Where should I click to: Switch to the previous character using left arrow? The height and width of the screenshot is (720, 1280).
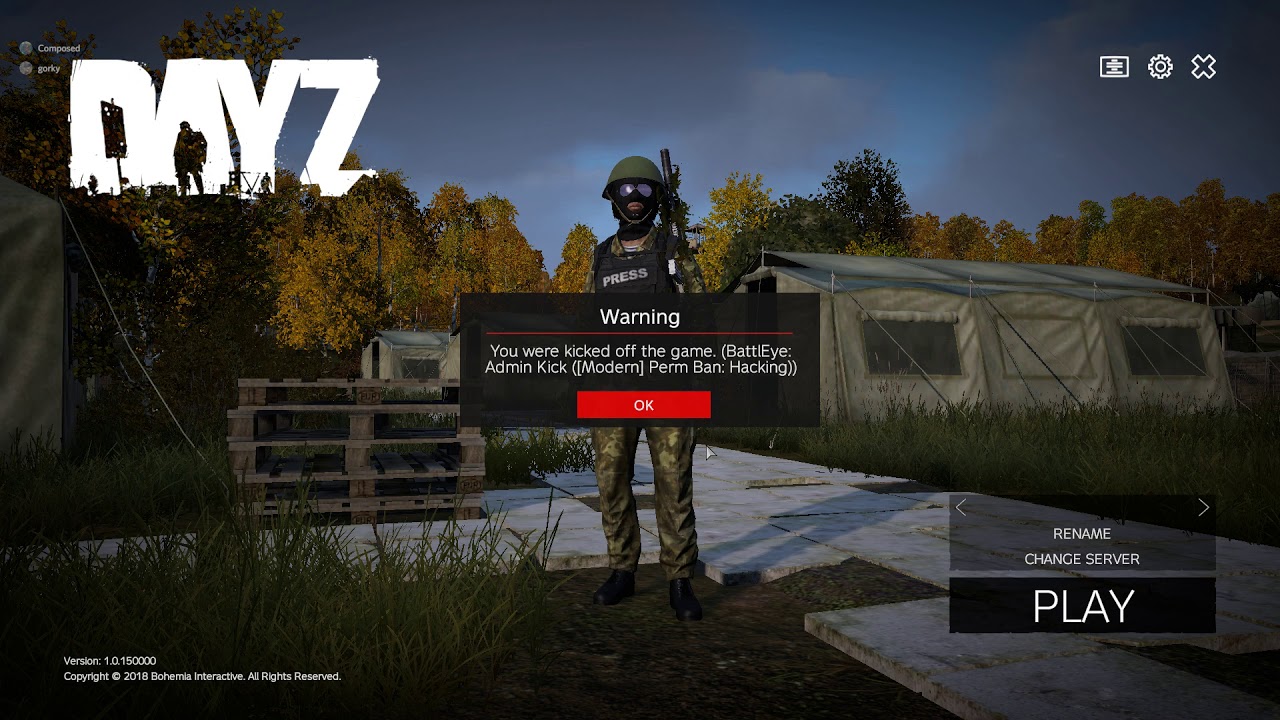[x=961, y=508]
